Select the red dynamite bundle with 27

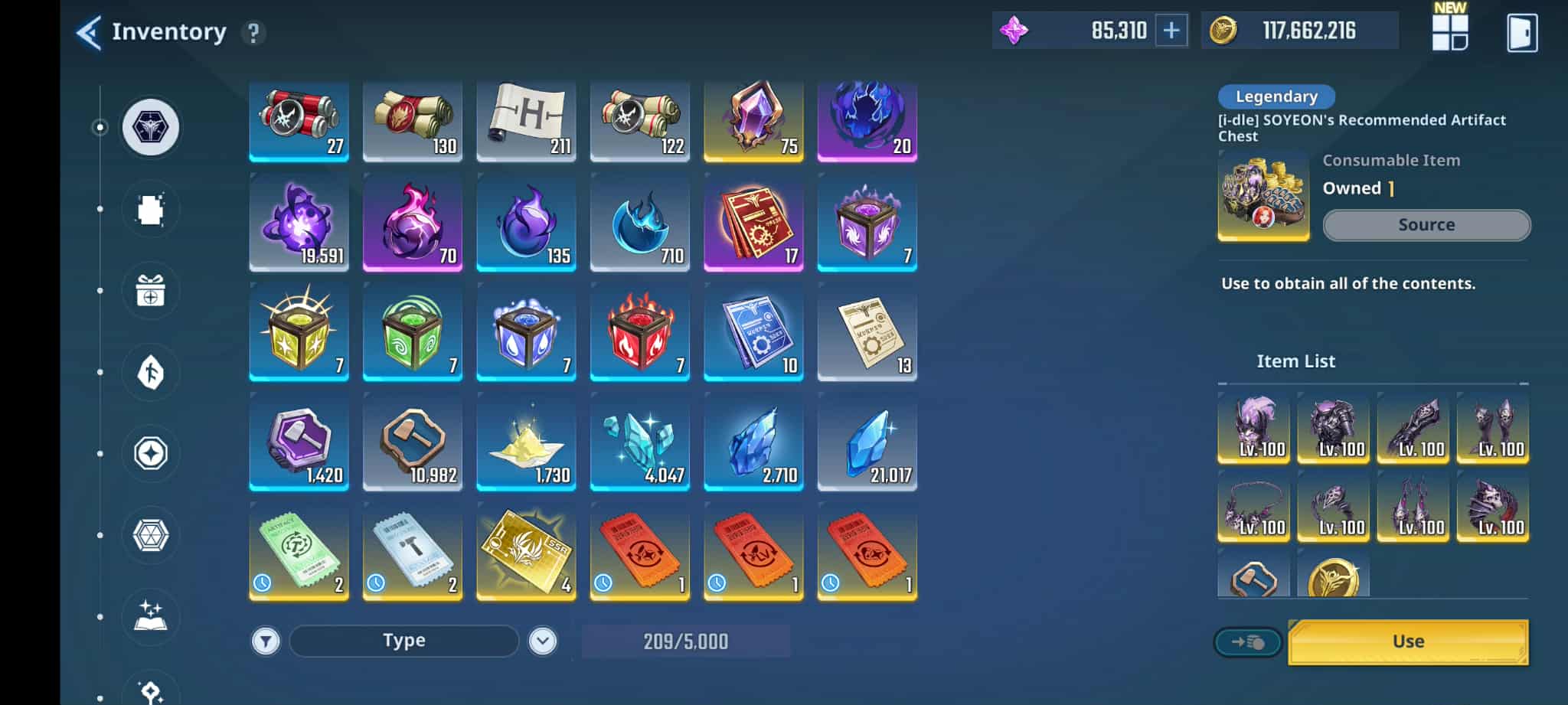299,122
